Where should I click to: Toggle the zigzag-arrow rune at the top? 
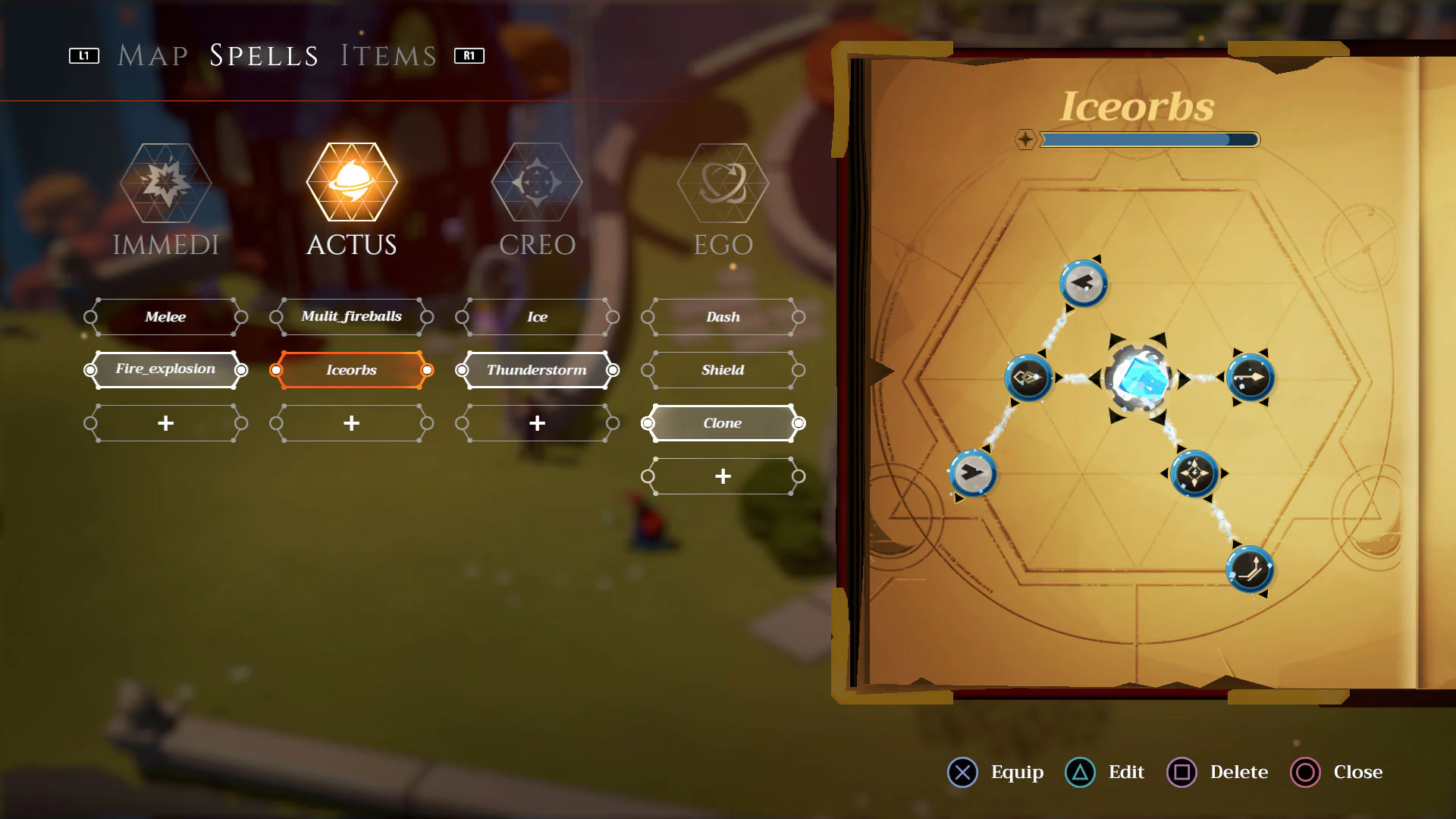(1083, 284)
